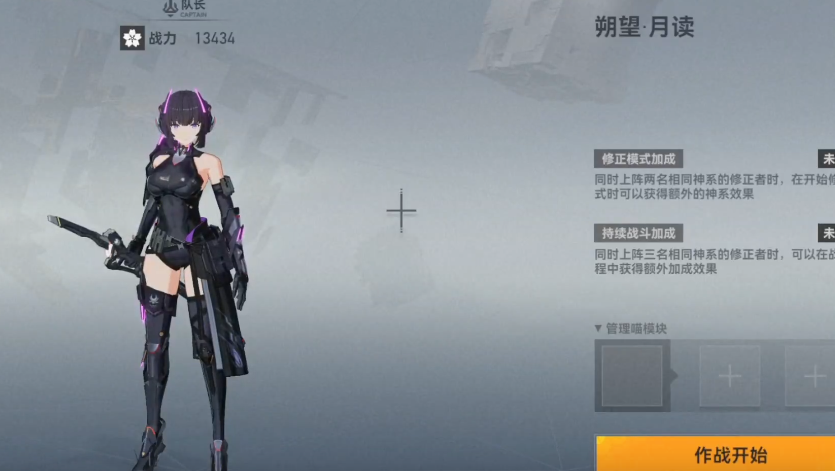
Task: Select the highlighted blank module slot
Action: (x=632, y=376)
